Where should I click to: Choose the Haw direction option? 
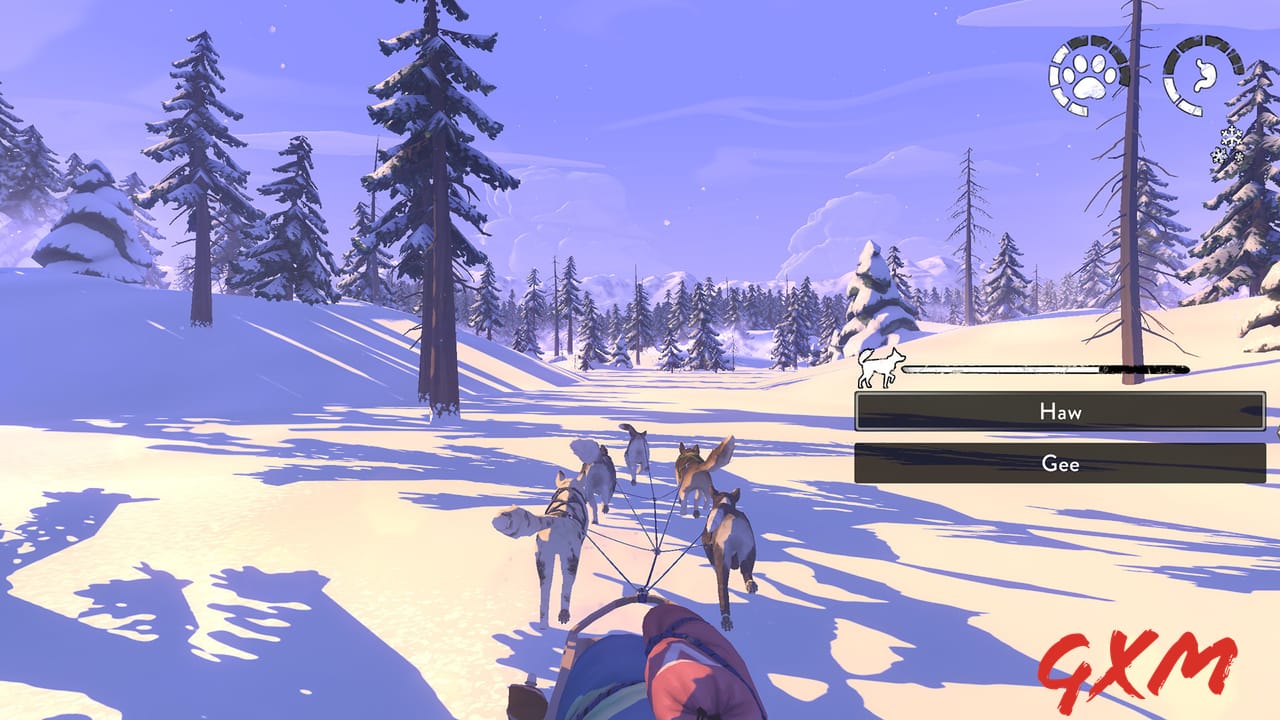pyautogui.click(x=1060, y=411)
